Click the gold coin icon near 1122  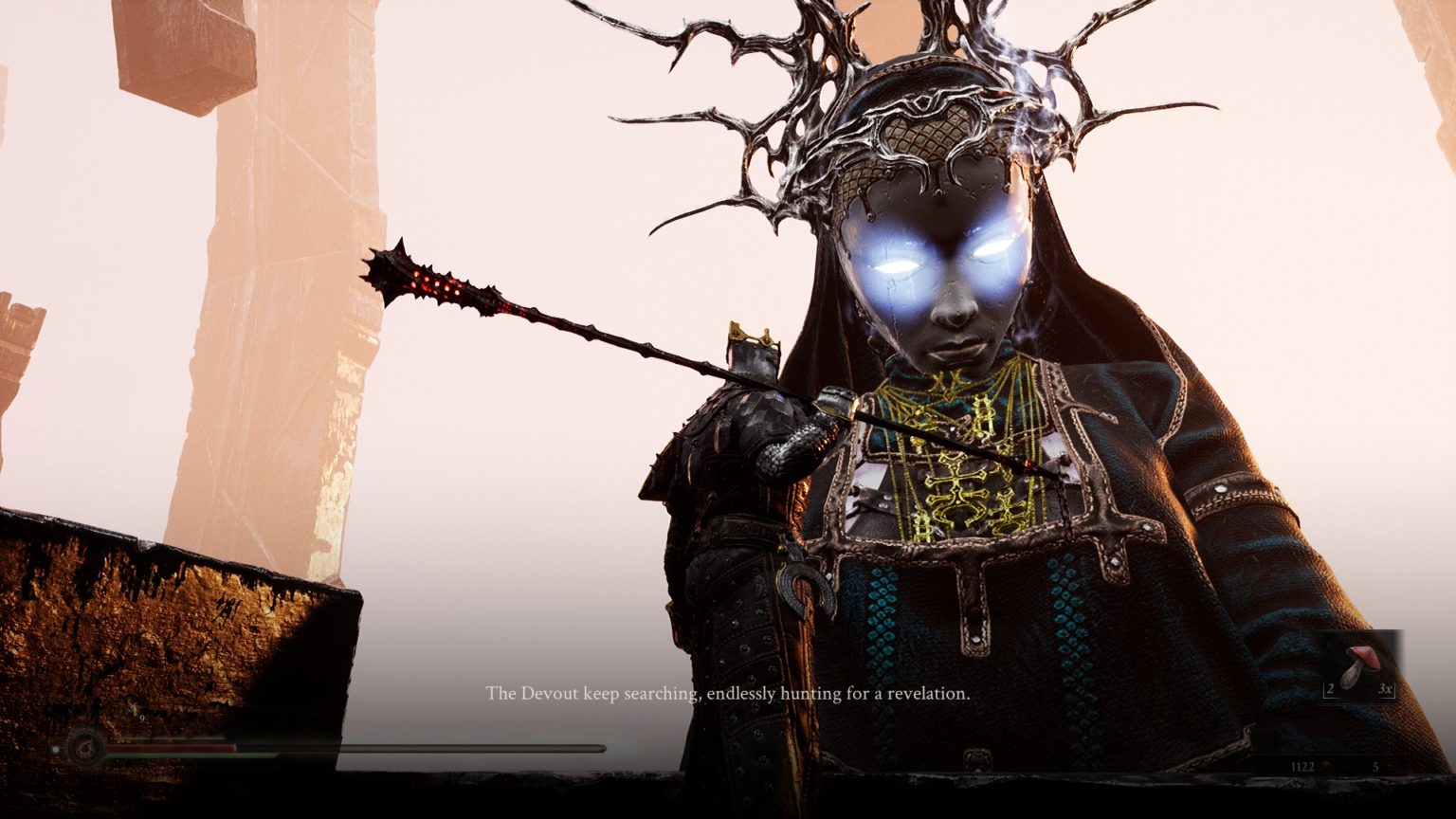(1325, 765)
